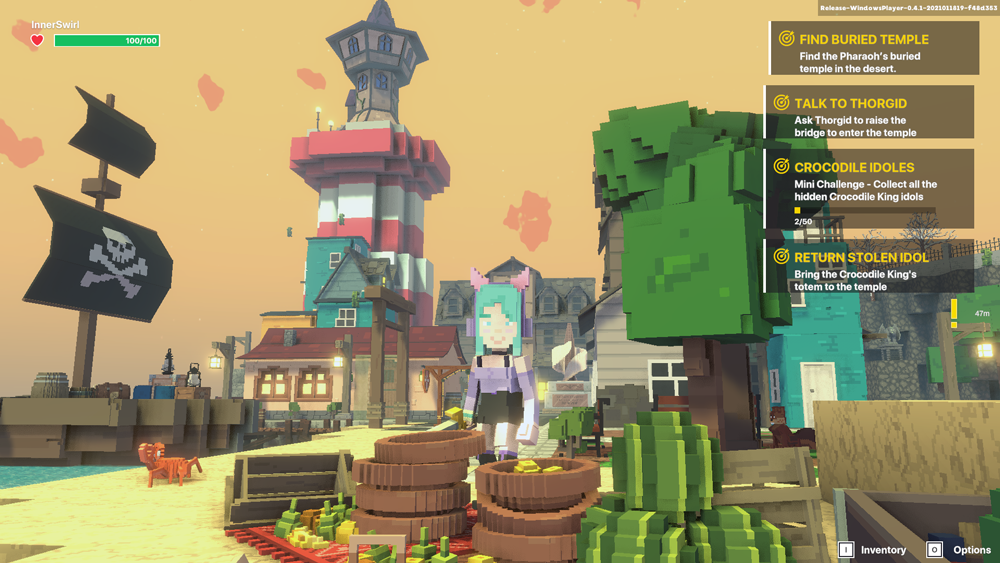Open the Inventory
Viewport: 1000px width, 563px height.
coord(873,550)
